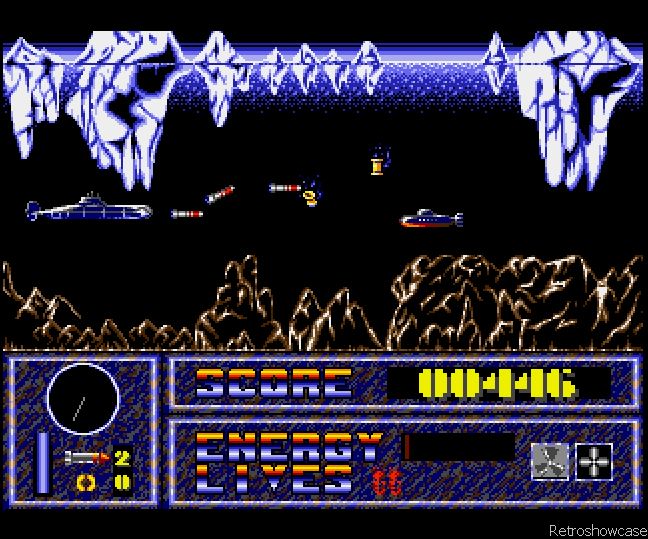Click the white cross propeller icon
The image size is (648, 539).
[x=594, y=461]
